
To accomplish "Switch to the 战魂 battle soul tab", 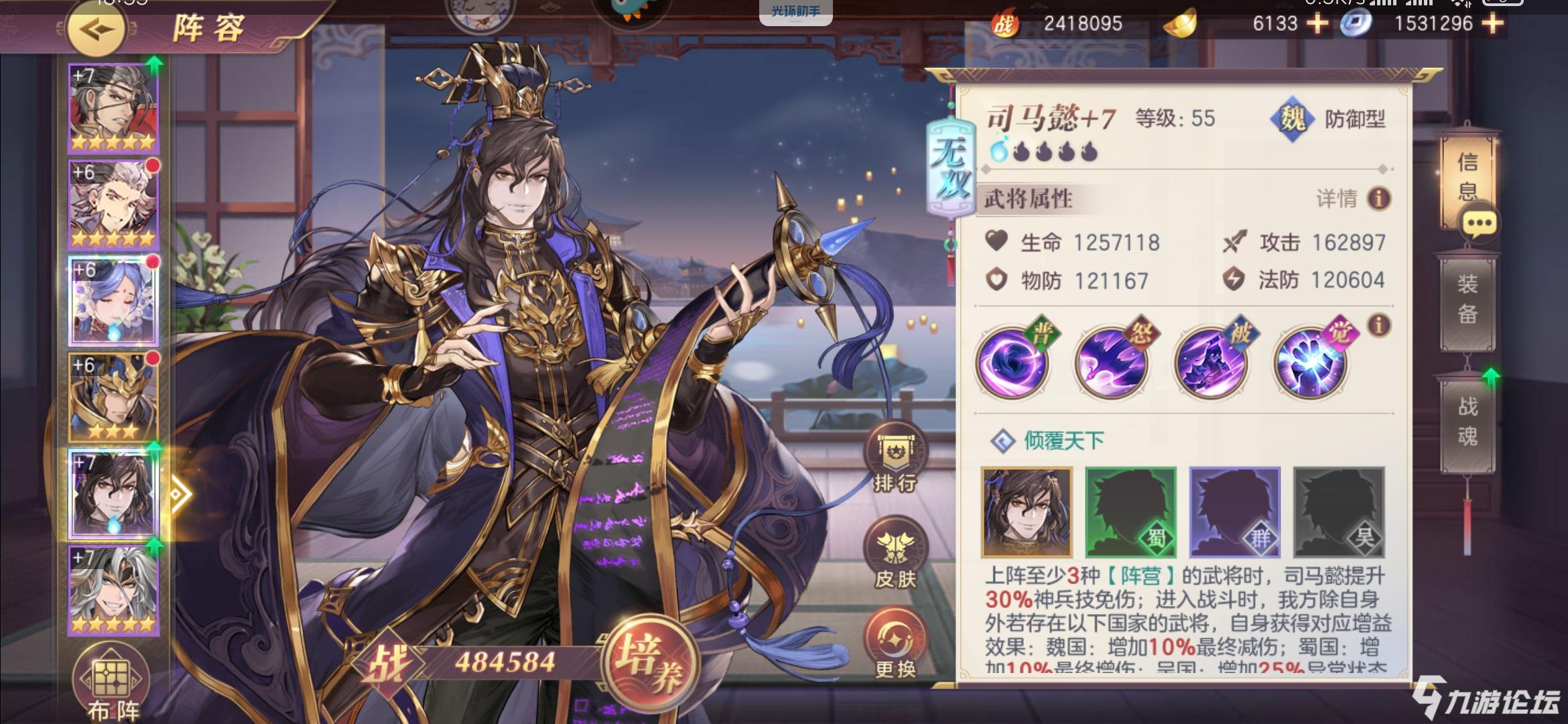I will tap(1467, 421).
